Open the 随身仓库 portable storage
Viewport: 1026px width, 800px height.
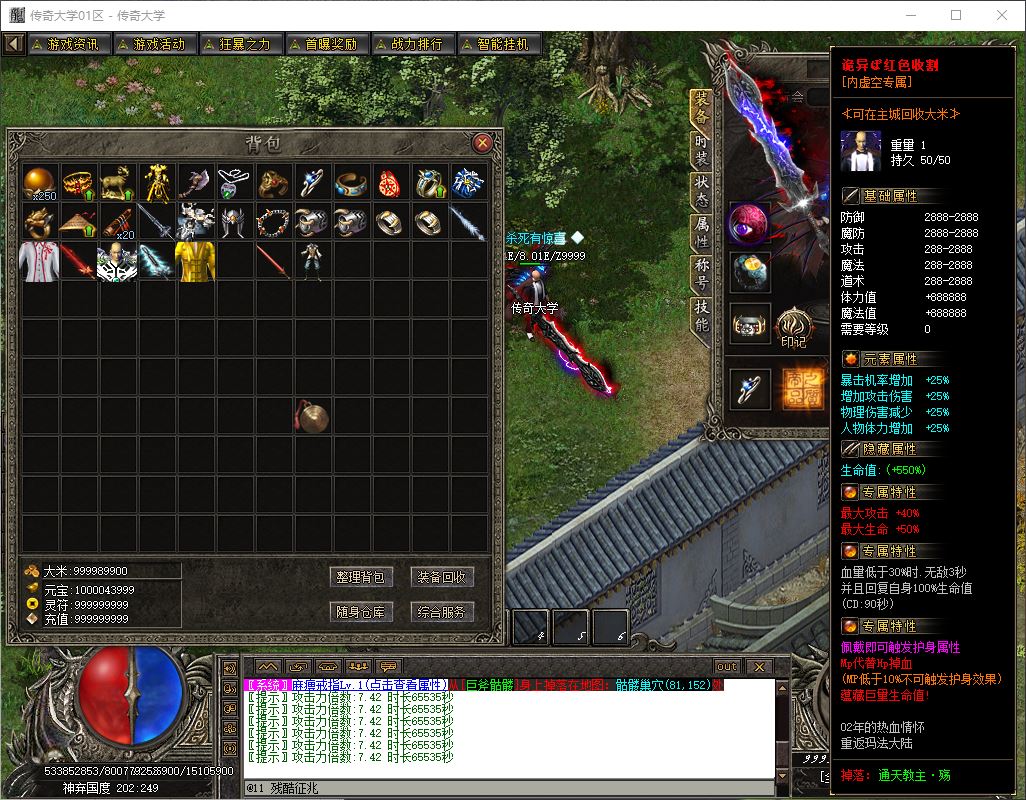coord(361,612)
